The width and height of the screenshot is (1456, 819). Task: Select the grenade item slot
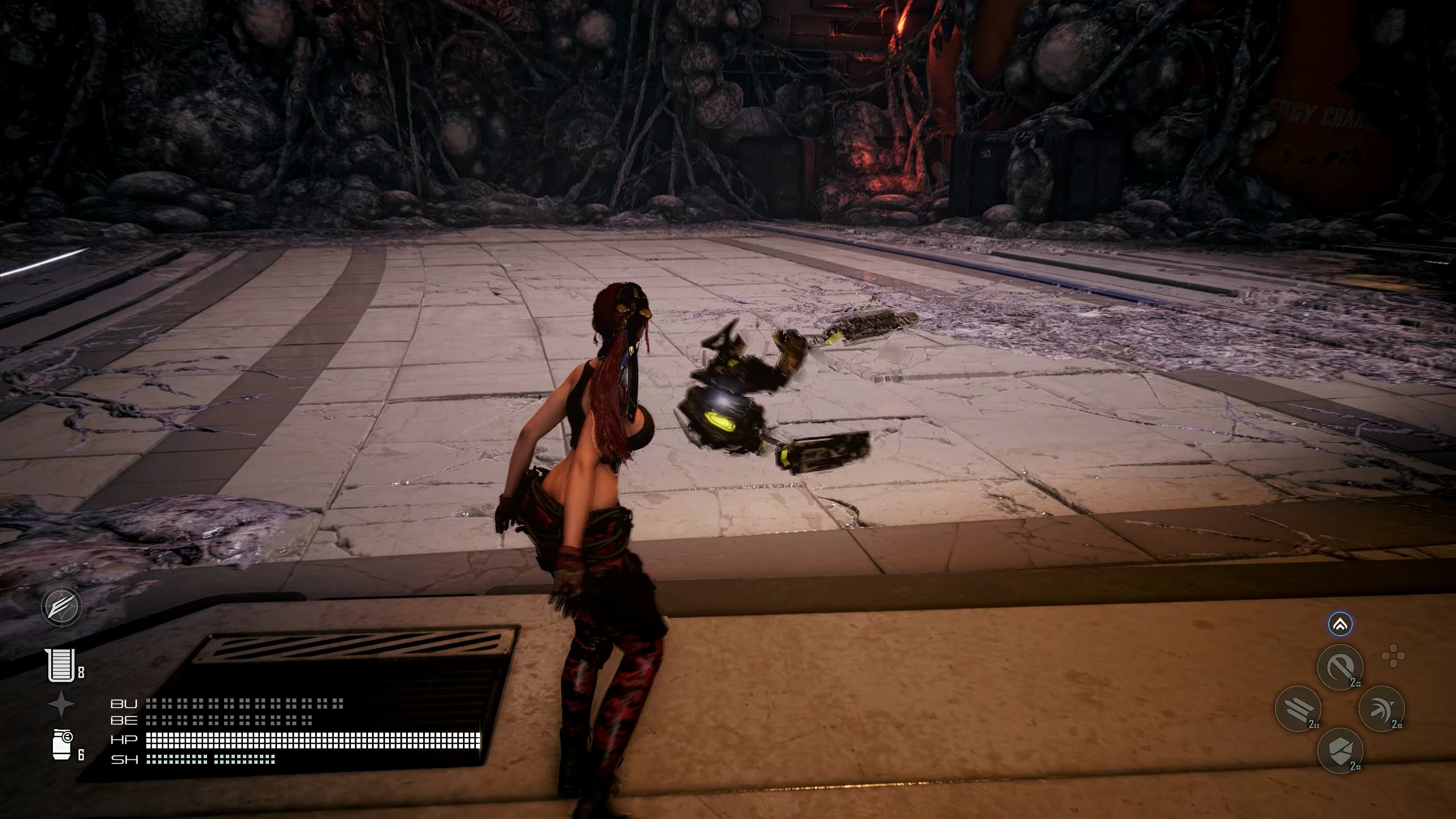click(x=63, y=745)
